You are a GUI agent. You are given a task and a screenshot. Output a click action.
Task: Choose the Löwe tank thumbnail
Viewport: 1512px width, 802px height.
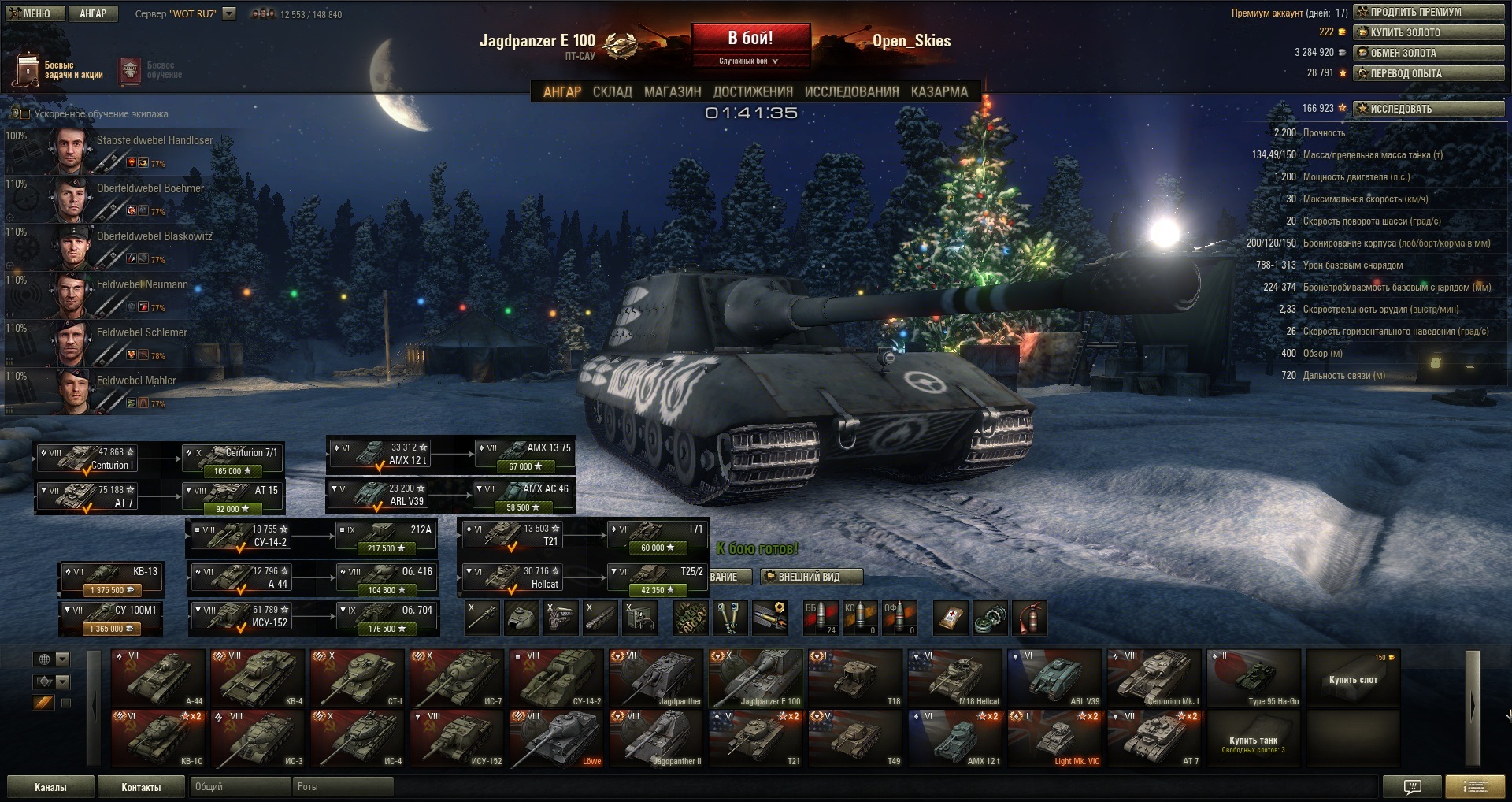tap(557, 738)
